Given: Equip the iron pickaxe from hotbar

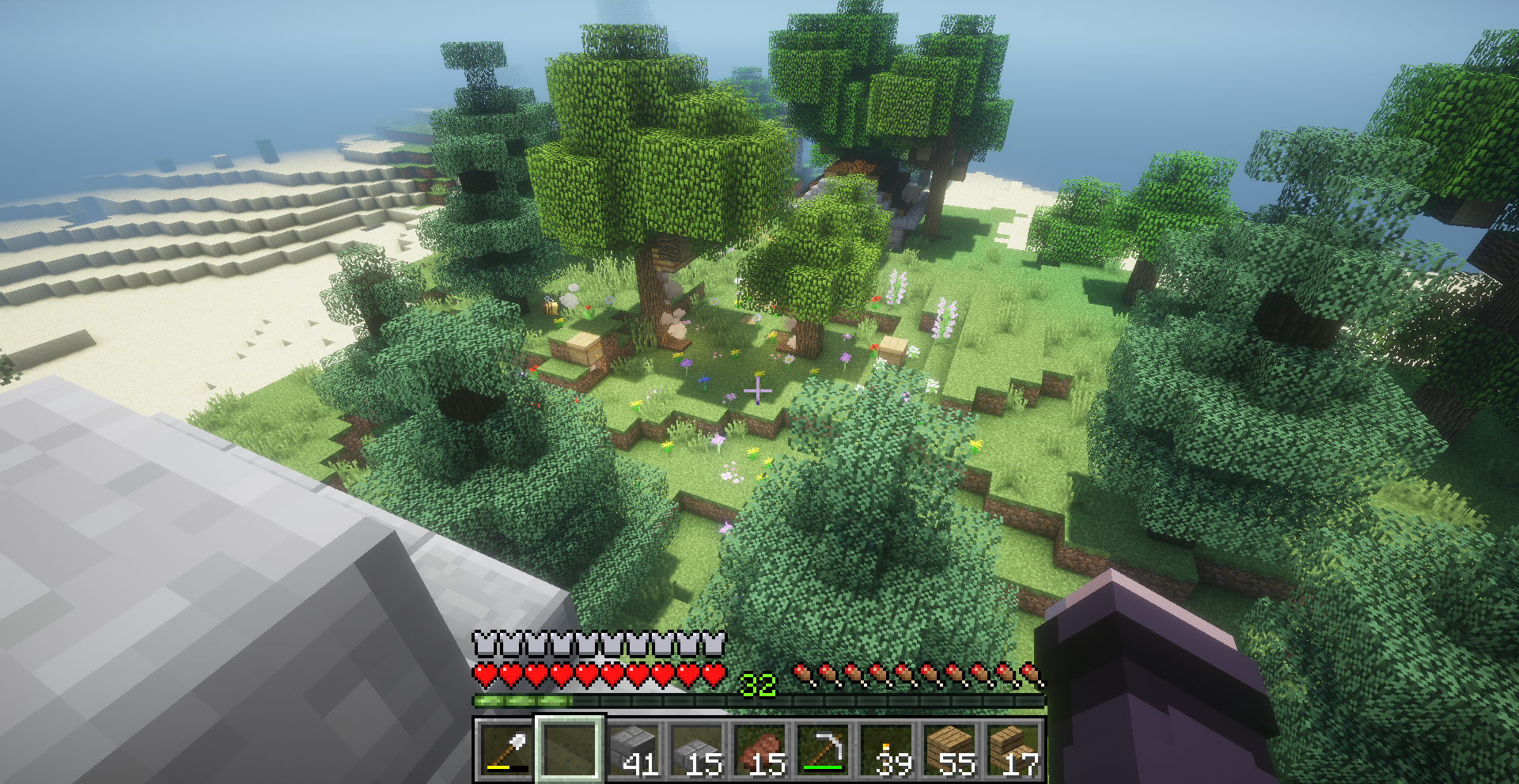Looking at the screenshot, I should [x=823, y=749].
